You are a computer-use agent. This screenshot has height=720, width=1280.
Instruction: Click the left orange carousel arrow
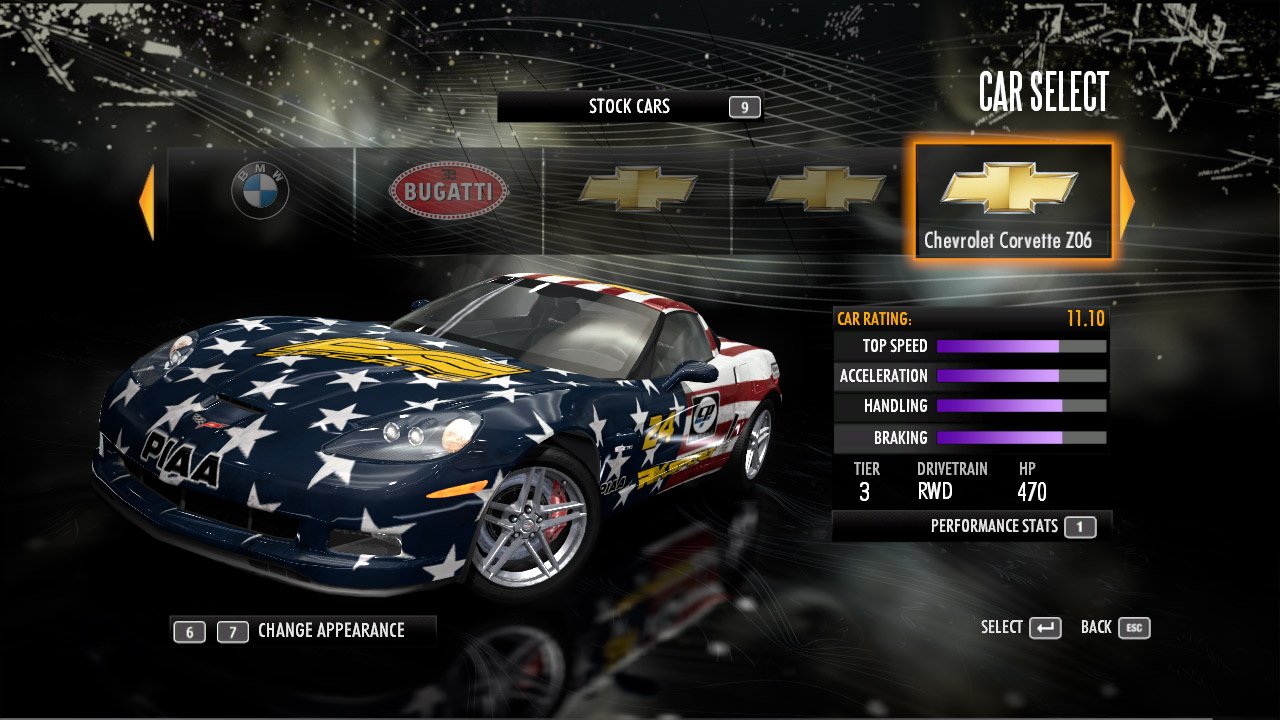[147, 202]
